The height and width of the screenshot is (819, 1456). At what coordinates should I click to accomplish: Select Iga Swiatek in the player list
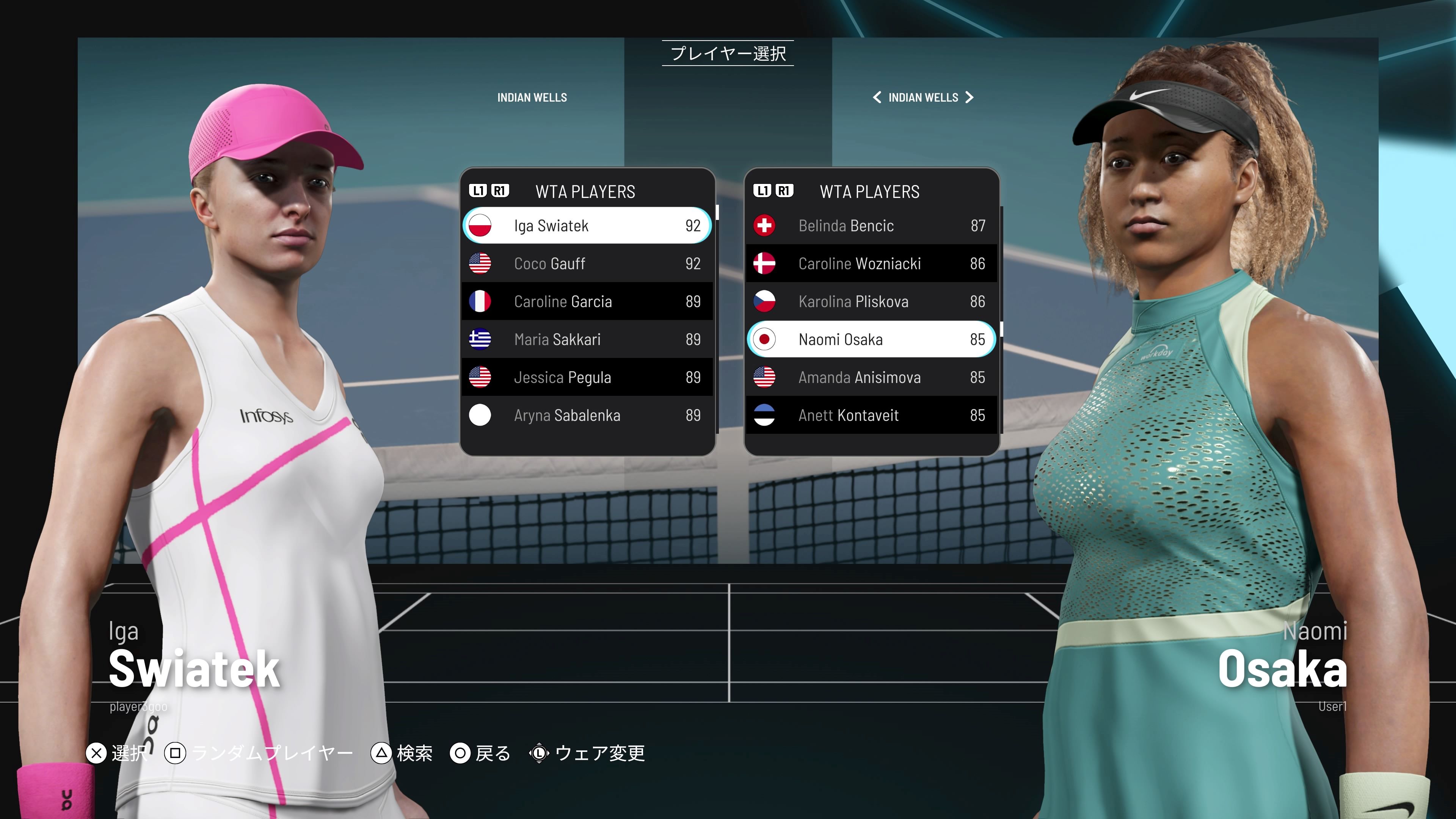[587, 226]
